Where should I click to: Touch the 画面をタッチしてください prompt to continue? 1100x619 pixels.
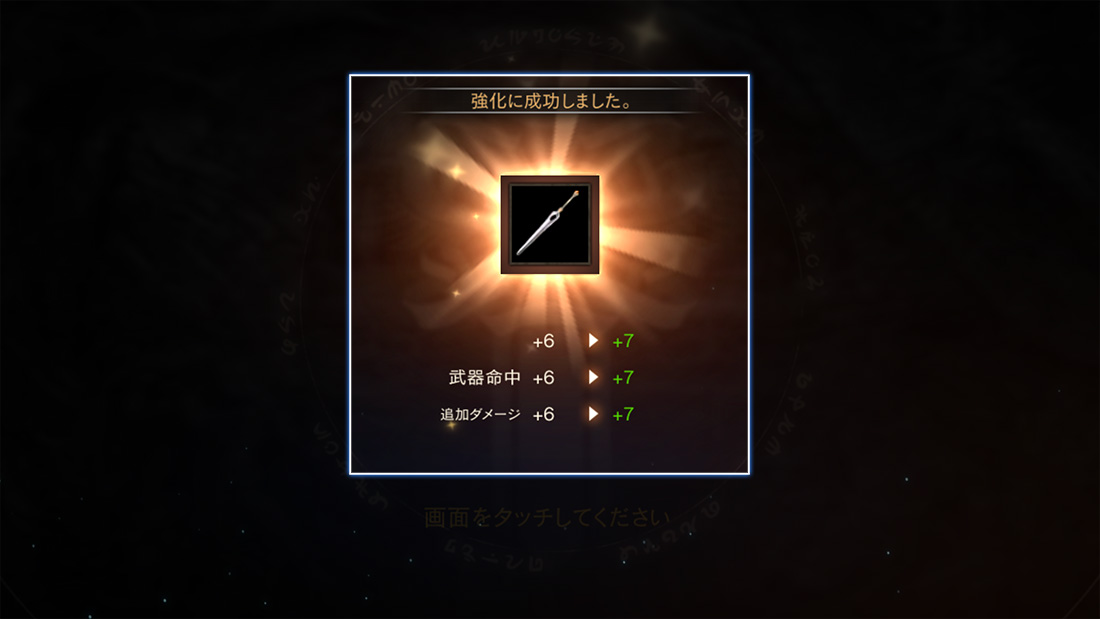[546, 518]
